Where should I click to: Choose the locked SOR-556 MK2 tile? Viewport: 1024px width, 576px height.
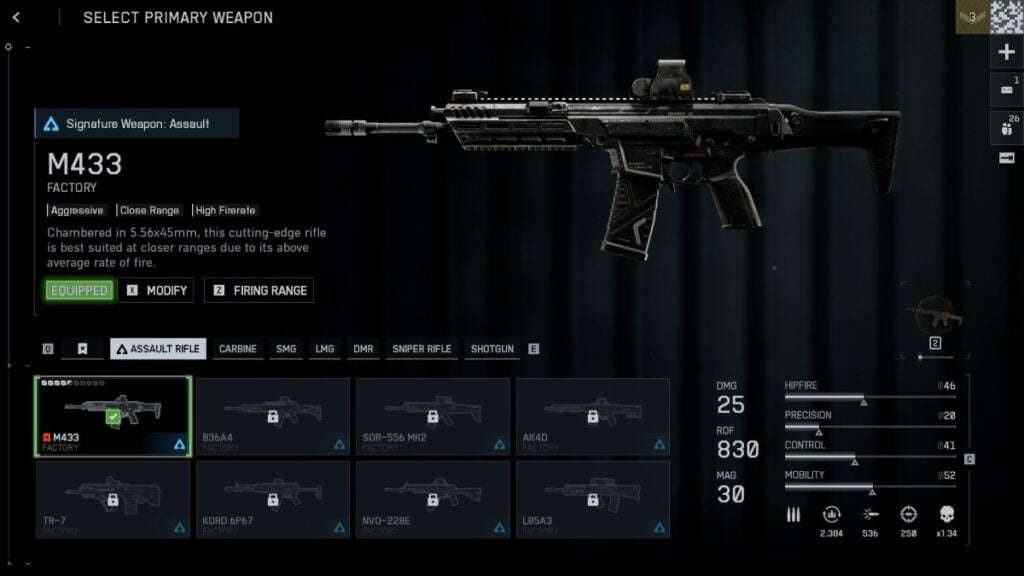pos(433,417)
